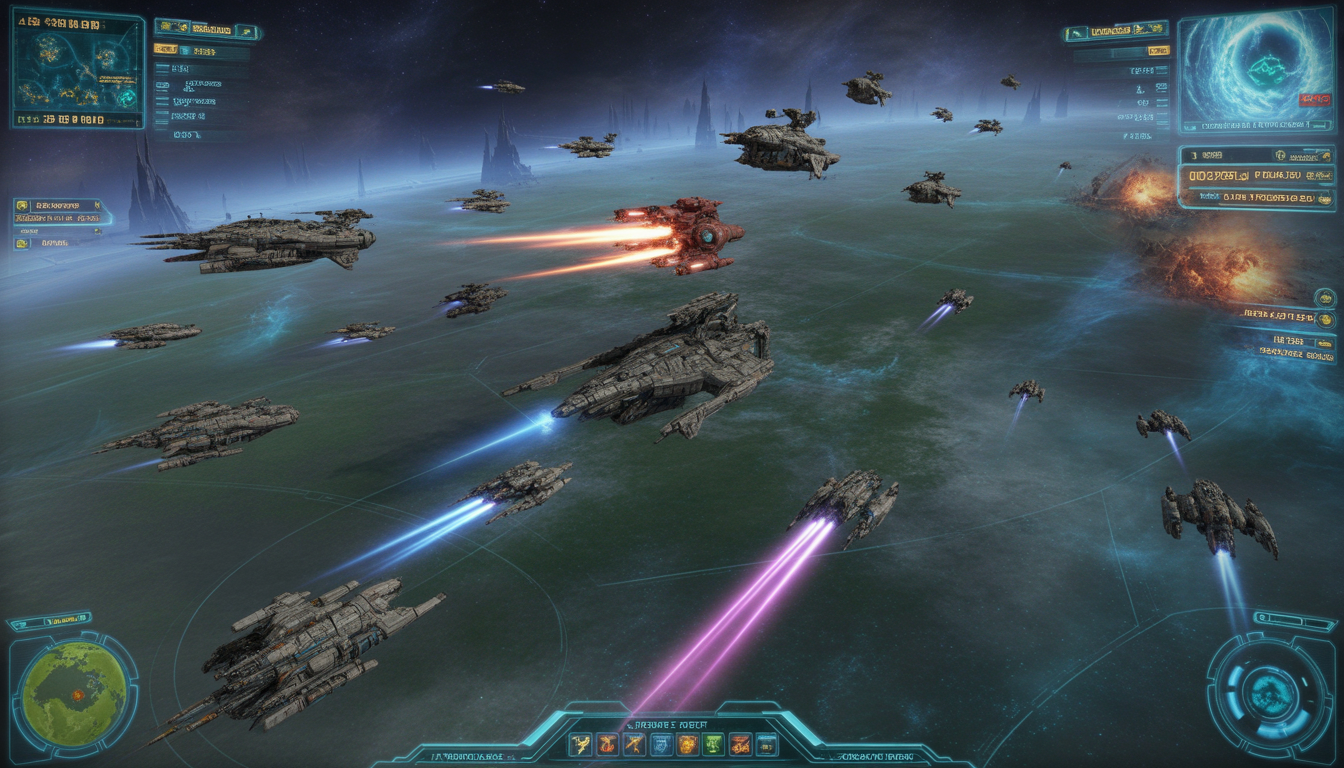Use the blue shield emblem ability
The image size is (1344, 768).
(661, 744)
